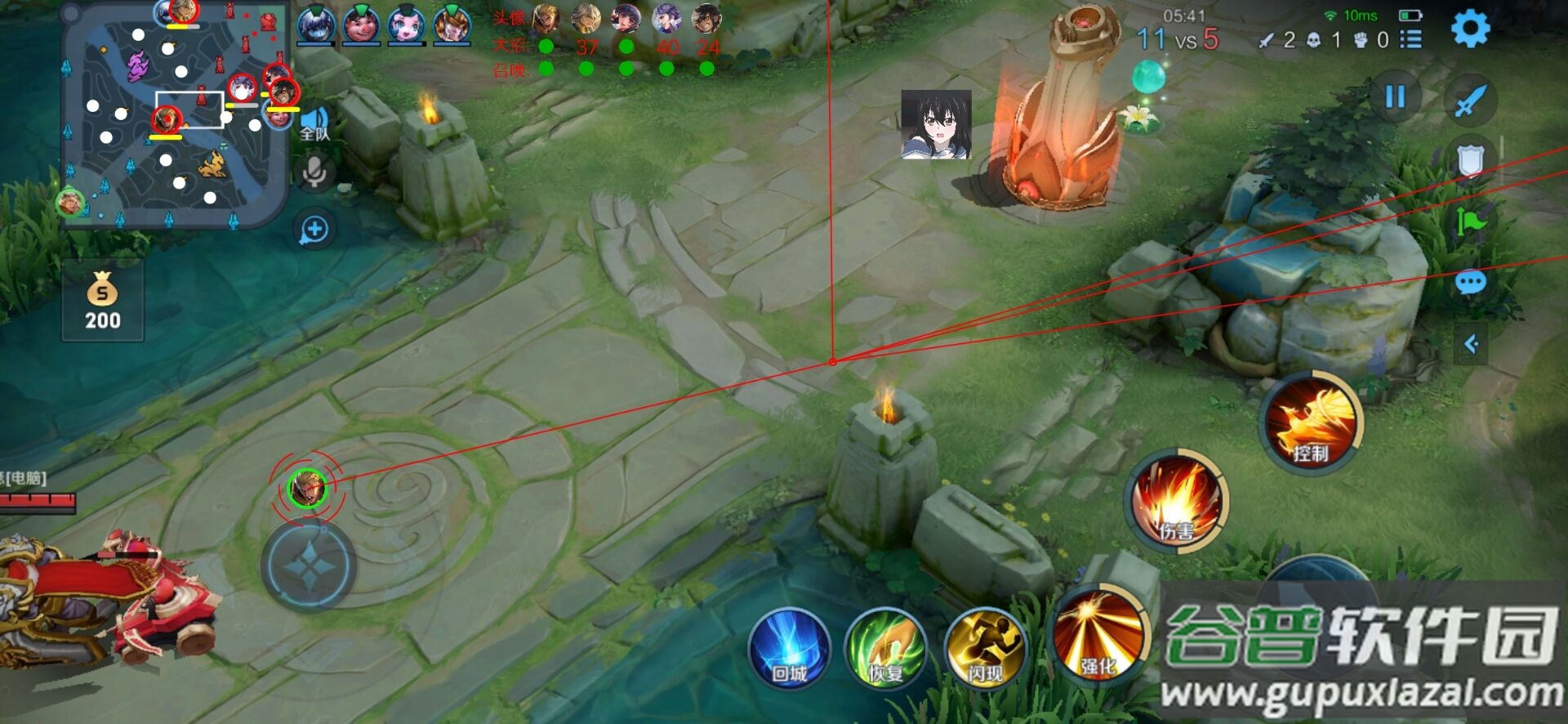The width and height of the screenshot is (1568, 724).
Task: Tap the virtual movement joystick
Action: tap(308, 565)
